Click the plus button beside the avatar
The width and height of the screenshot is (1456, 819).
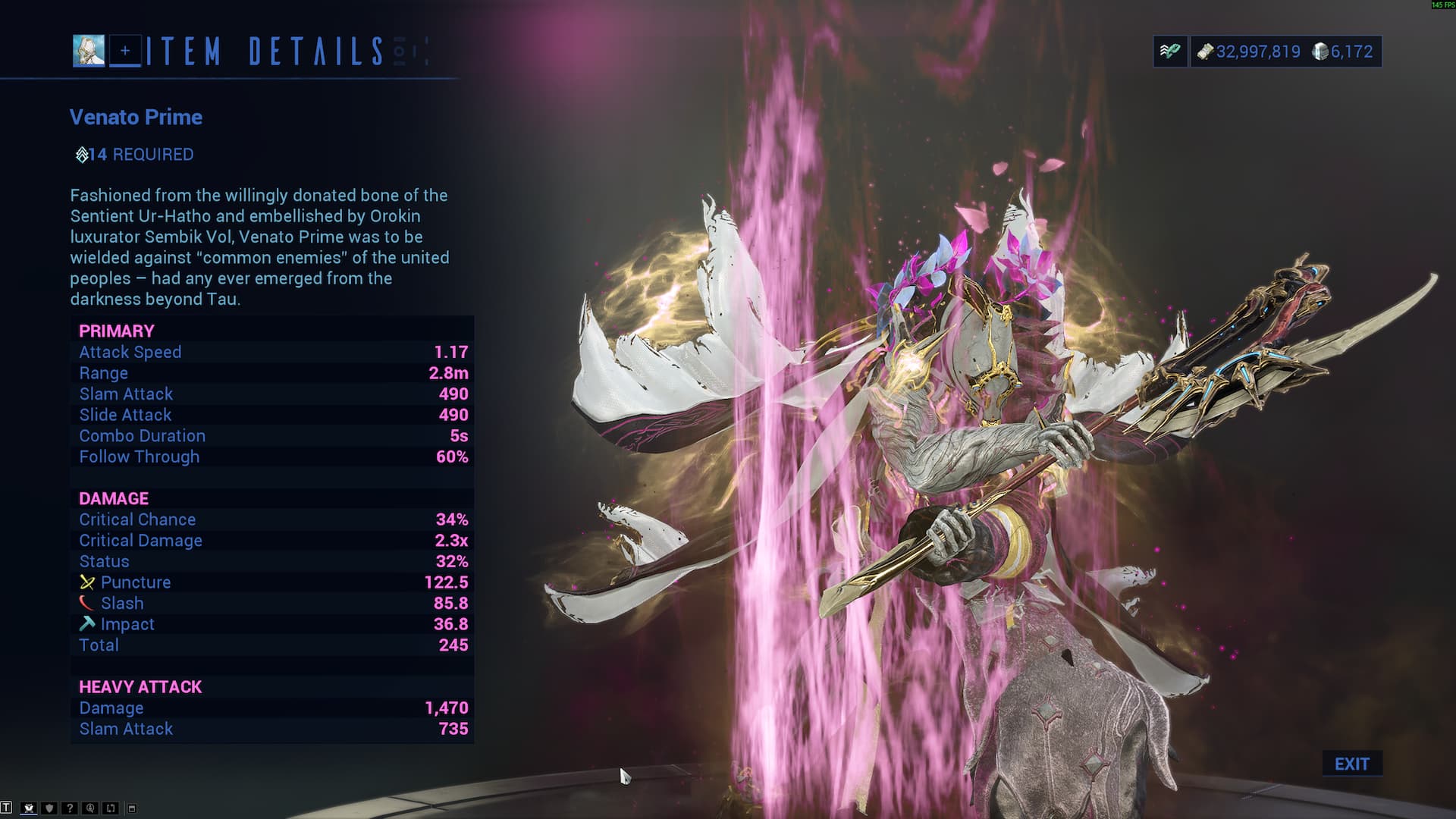coord(125,51)
